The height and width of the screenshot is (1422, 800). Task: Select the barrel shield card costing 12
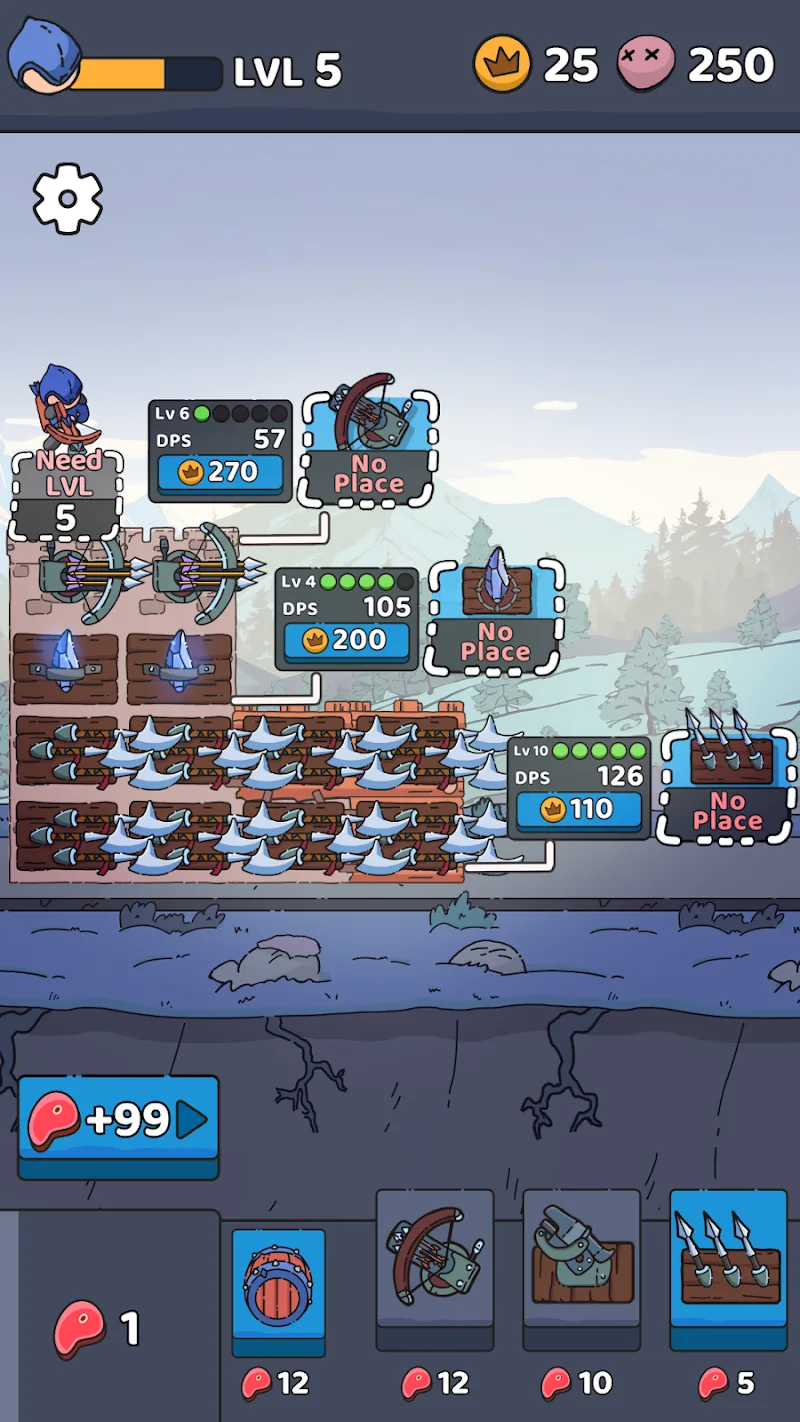(x=279, y=1290)
